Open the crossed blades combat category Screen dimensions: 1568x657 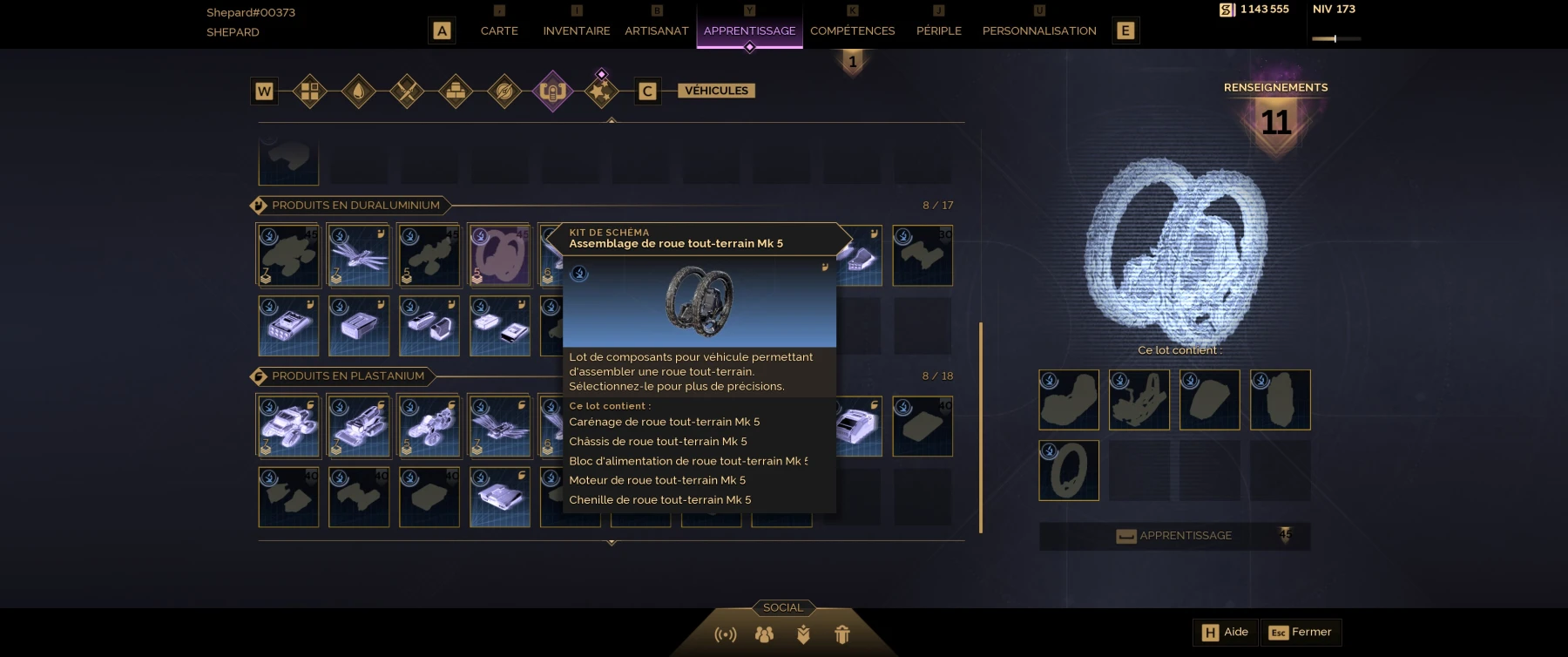[x=407, y=91]
